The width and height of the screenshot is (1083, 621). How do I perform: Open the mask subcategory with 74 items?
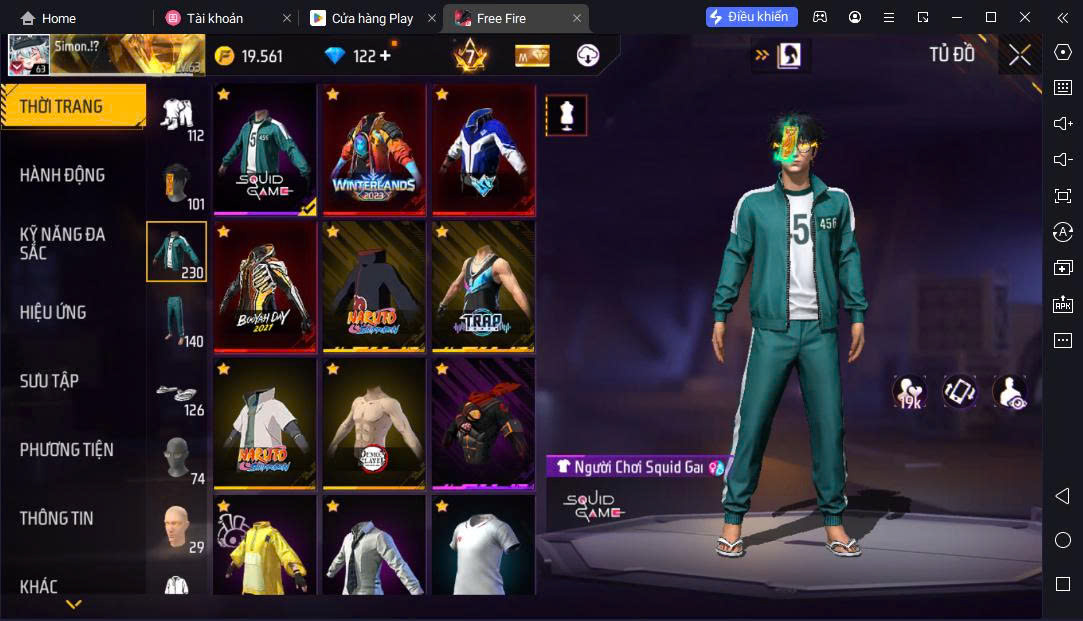(x=177, y=459)
